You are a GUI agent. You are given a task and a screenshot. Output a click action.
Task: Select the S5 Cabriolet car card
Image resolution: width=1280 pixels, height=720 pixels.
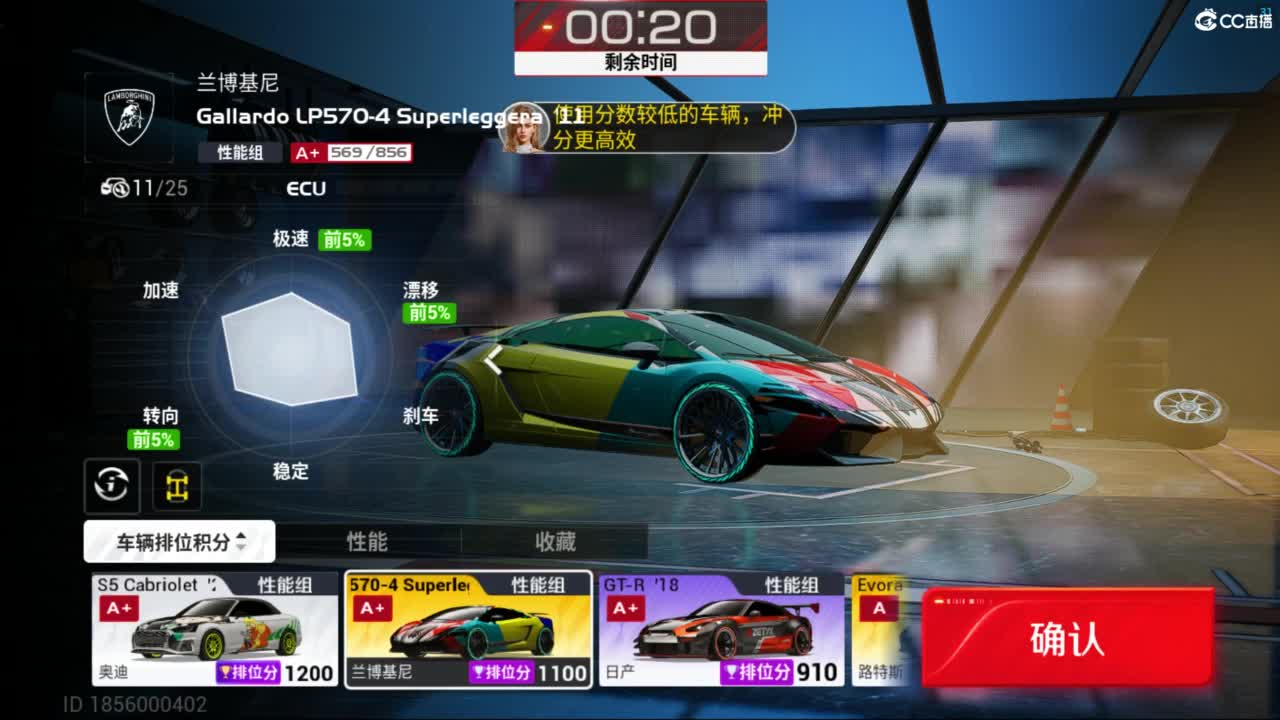(213, 628)
